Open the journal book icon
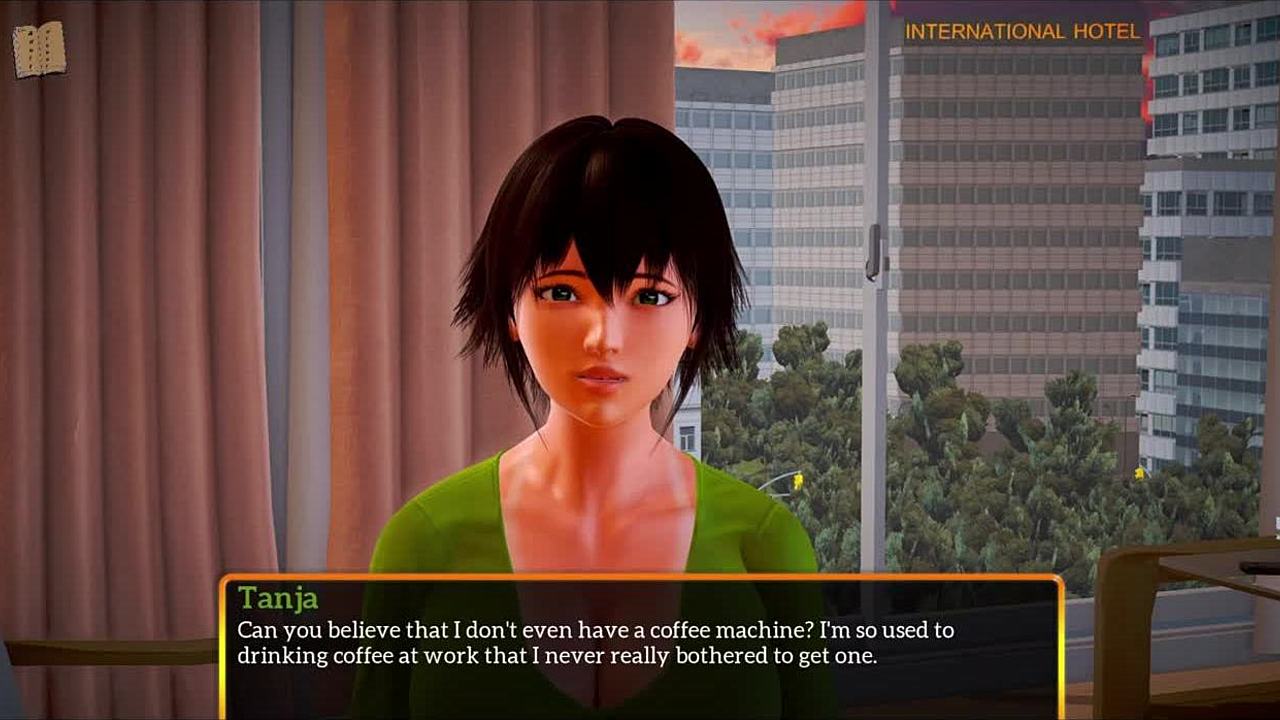1280x720 pixels. (x=39, y=50)
